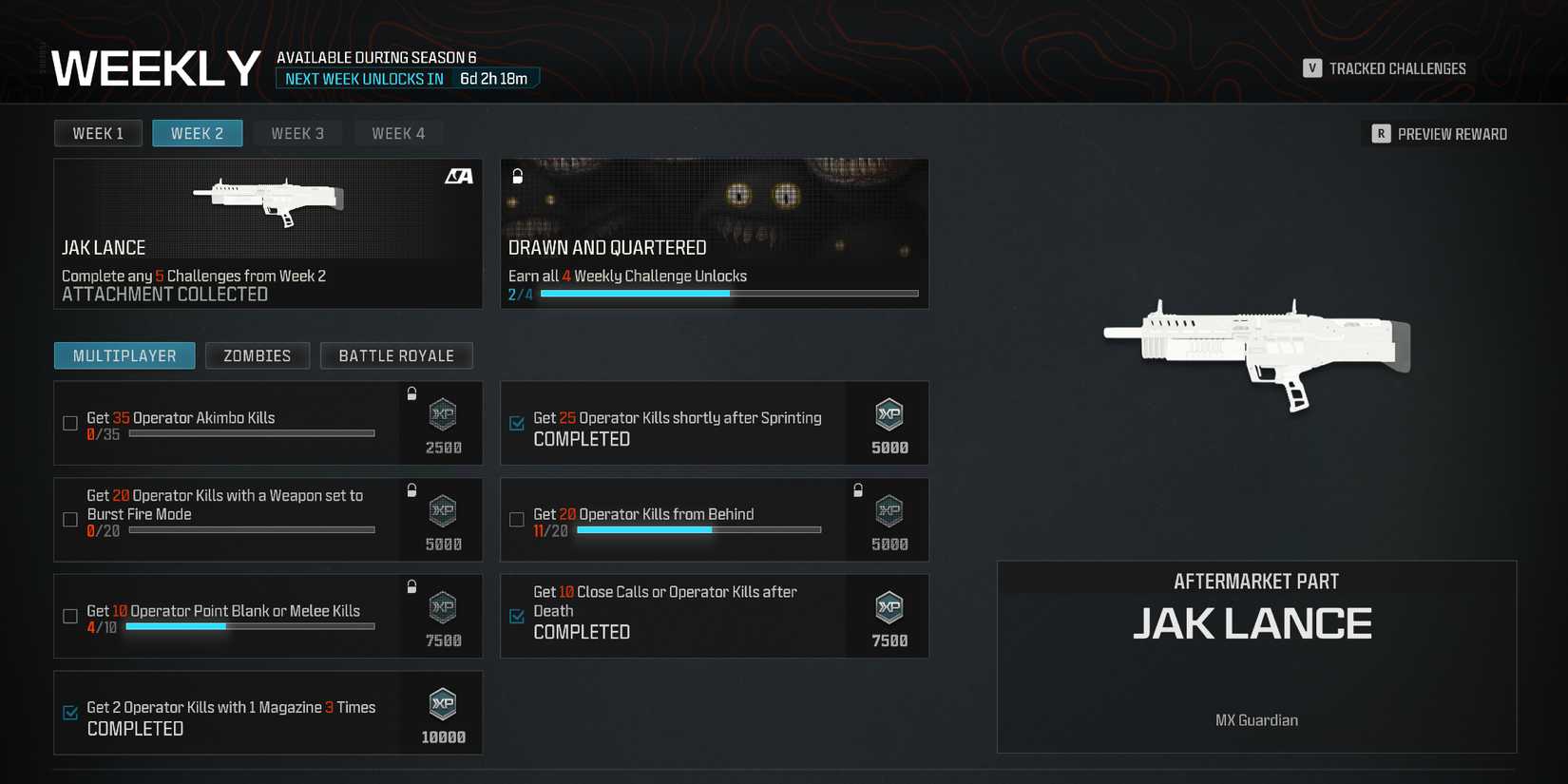Image resolution: width=1568 pixels, height=784 pixels.
Task: Switch to the WEEK 1 tab
Action: tap(98, 133)
